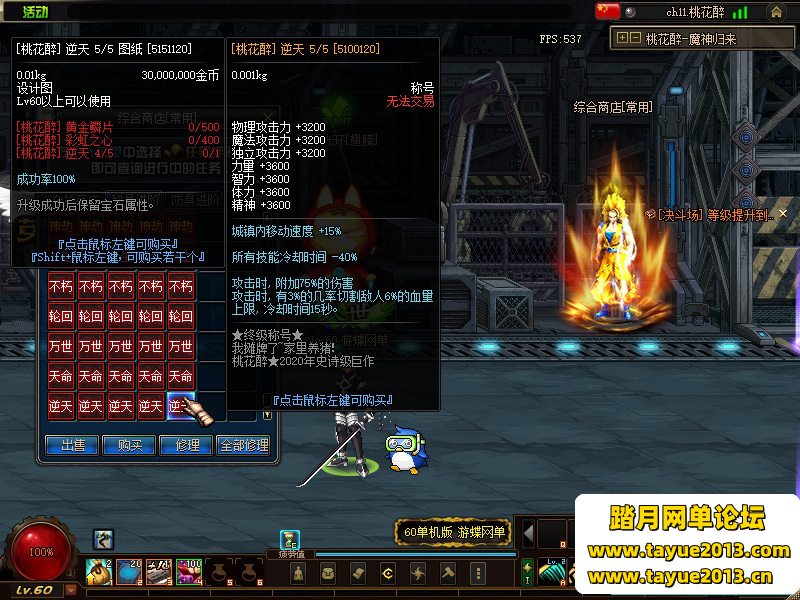Image resolution: width=800 pixels, height=600 pixels.
Task: Click the 修理 (Repair) button
Action: pyautogui.click(x=186, y=445)
